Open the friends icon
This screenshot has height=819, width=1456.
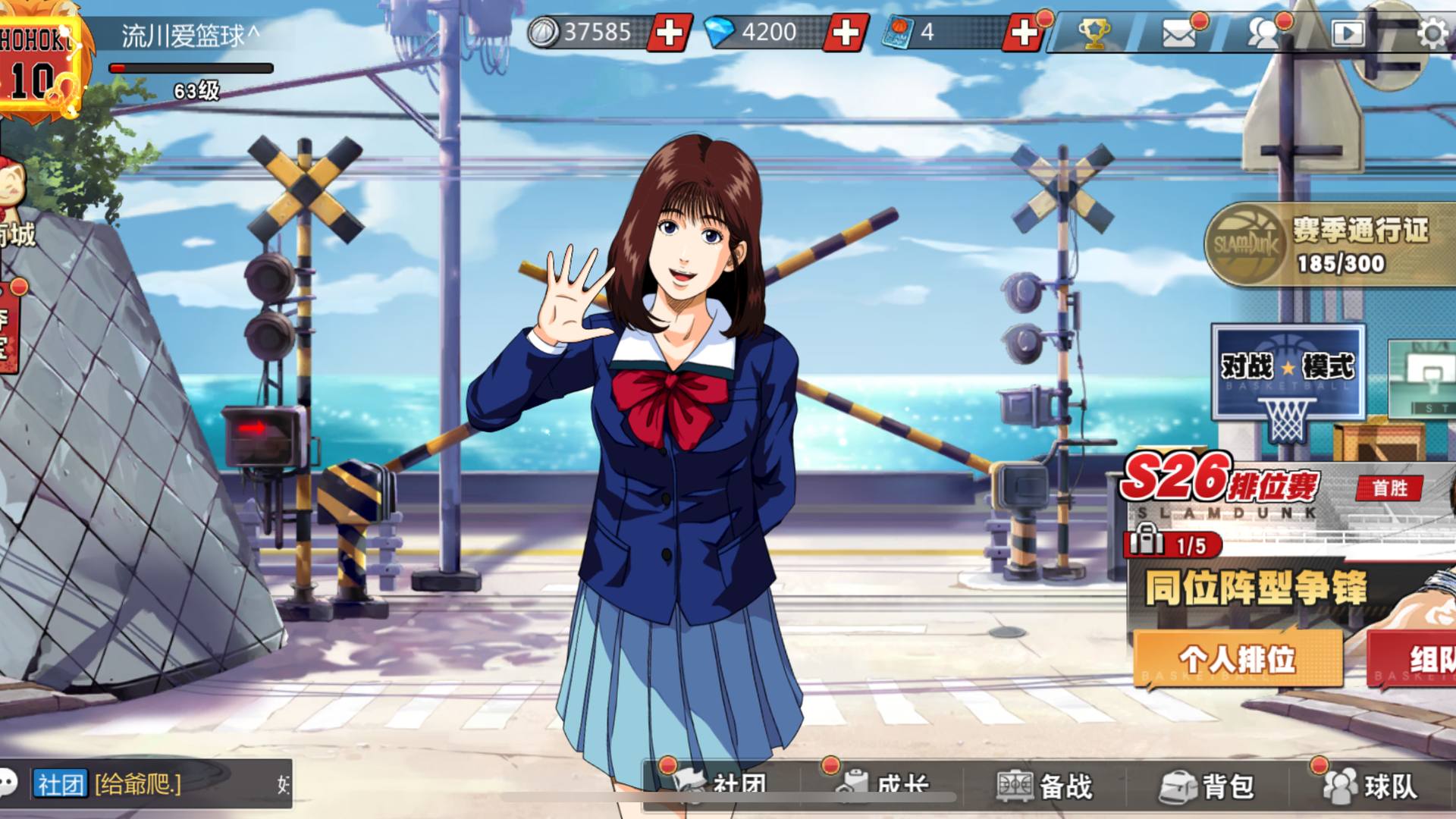pyautogui.click(x=1264, y=33)
